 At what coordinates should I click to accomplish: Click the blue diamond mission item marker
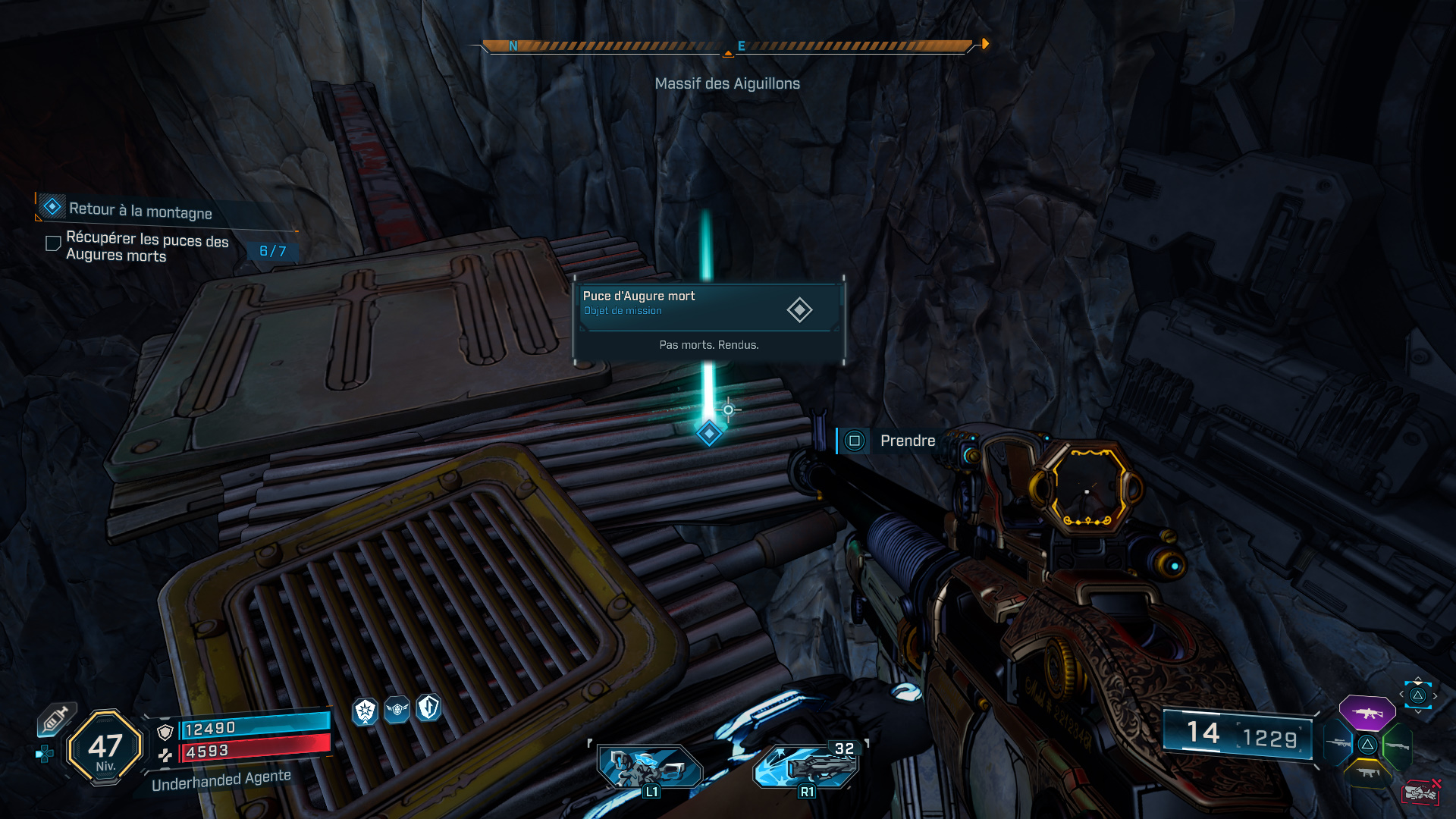tap(709, 434)
